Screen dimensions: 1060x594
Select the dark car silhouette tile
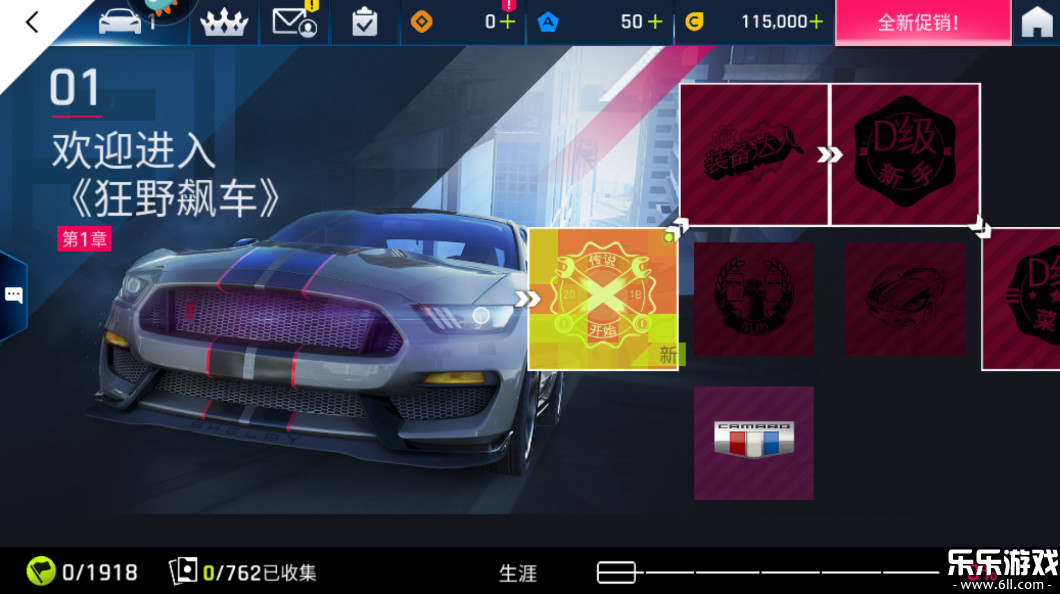click(904, 299)
